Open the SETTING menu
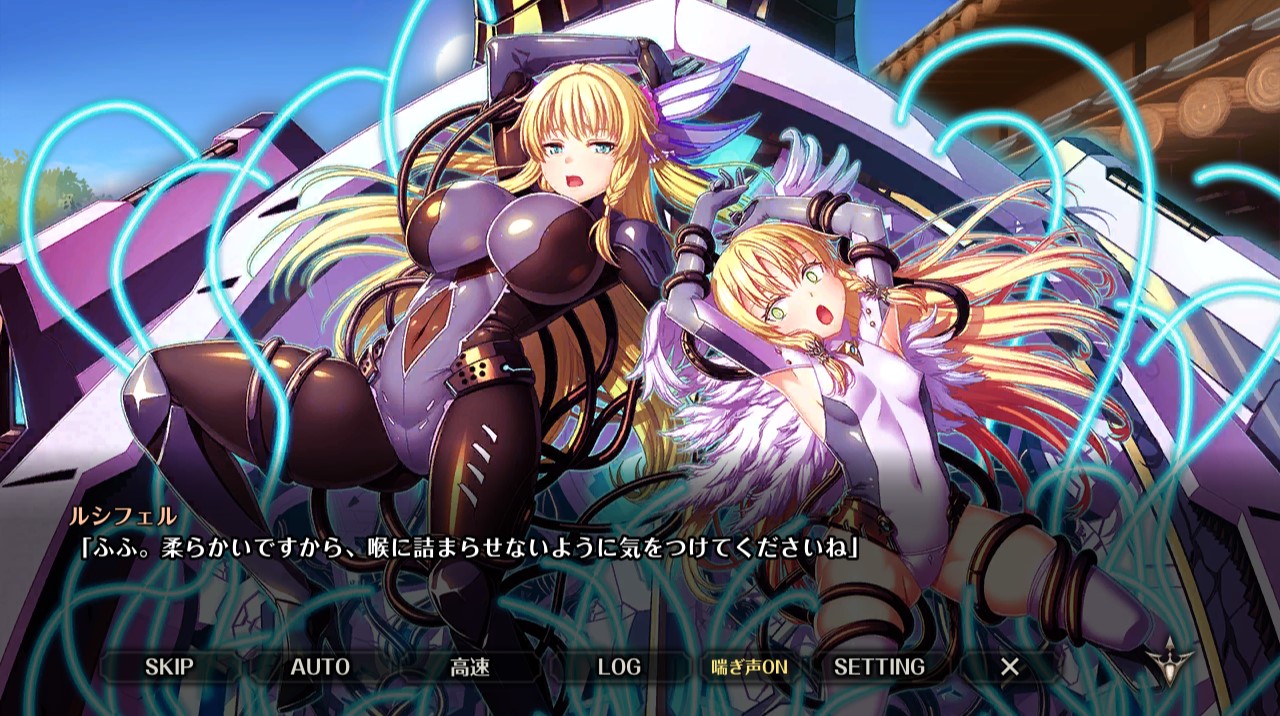 pos(879,667)
